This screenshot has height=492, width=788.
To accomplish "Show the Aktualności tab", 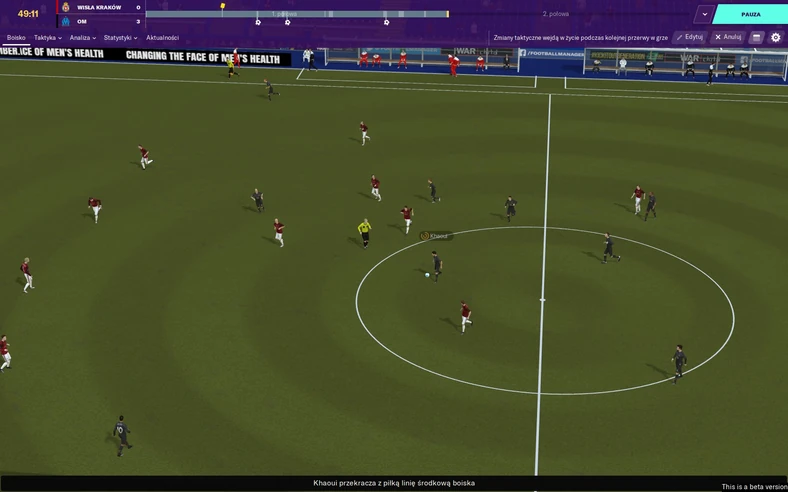I will [x=163, y=38].
